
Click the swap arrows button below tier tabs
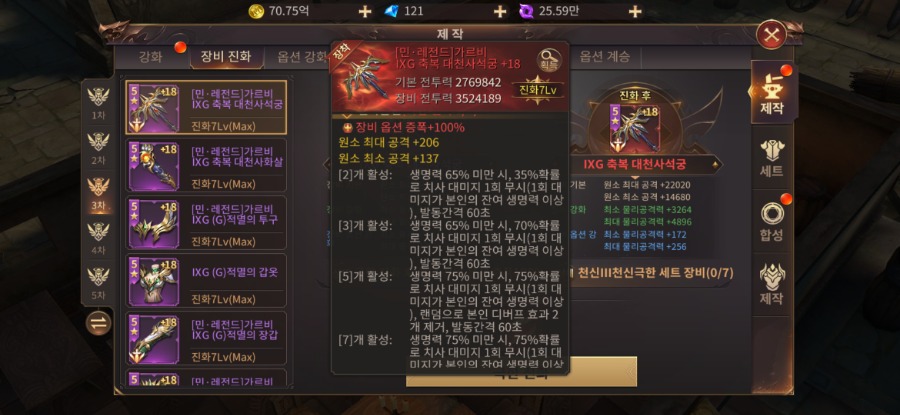[x=98, y=323]
